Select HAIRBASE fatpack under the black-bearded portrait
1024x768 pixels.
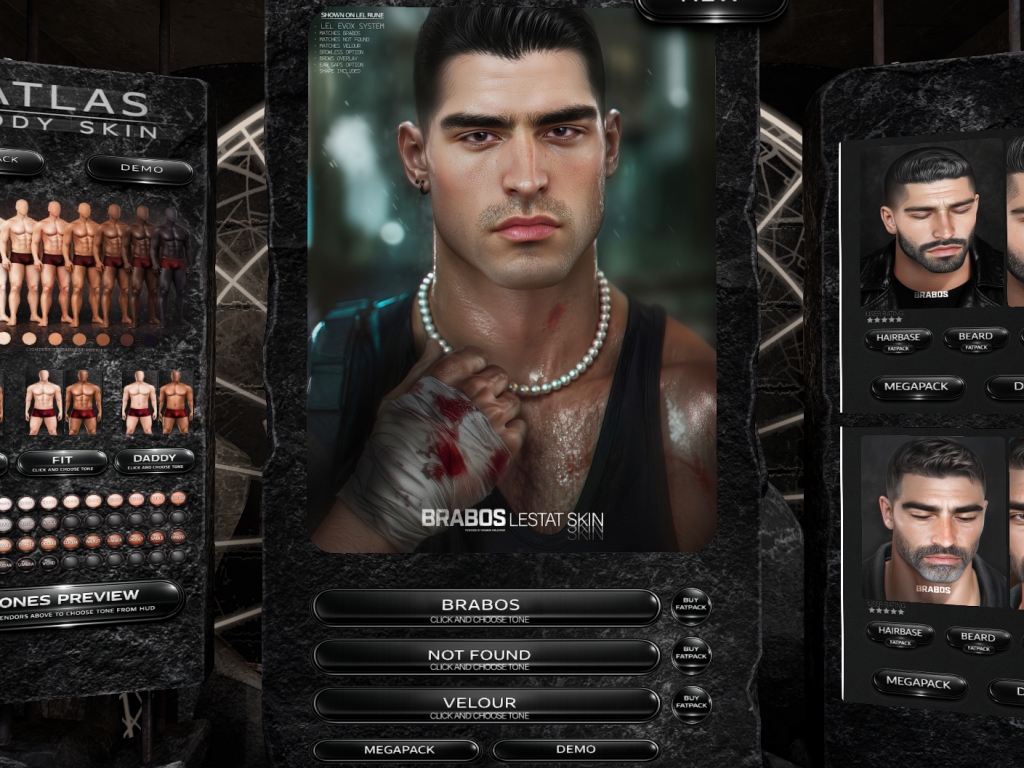[x=898, y=341]
